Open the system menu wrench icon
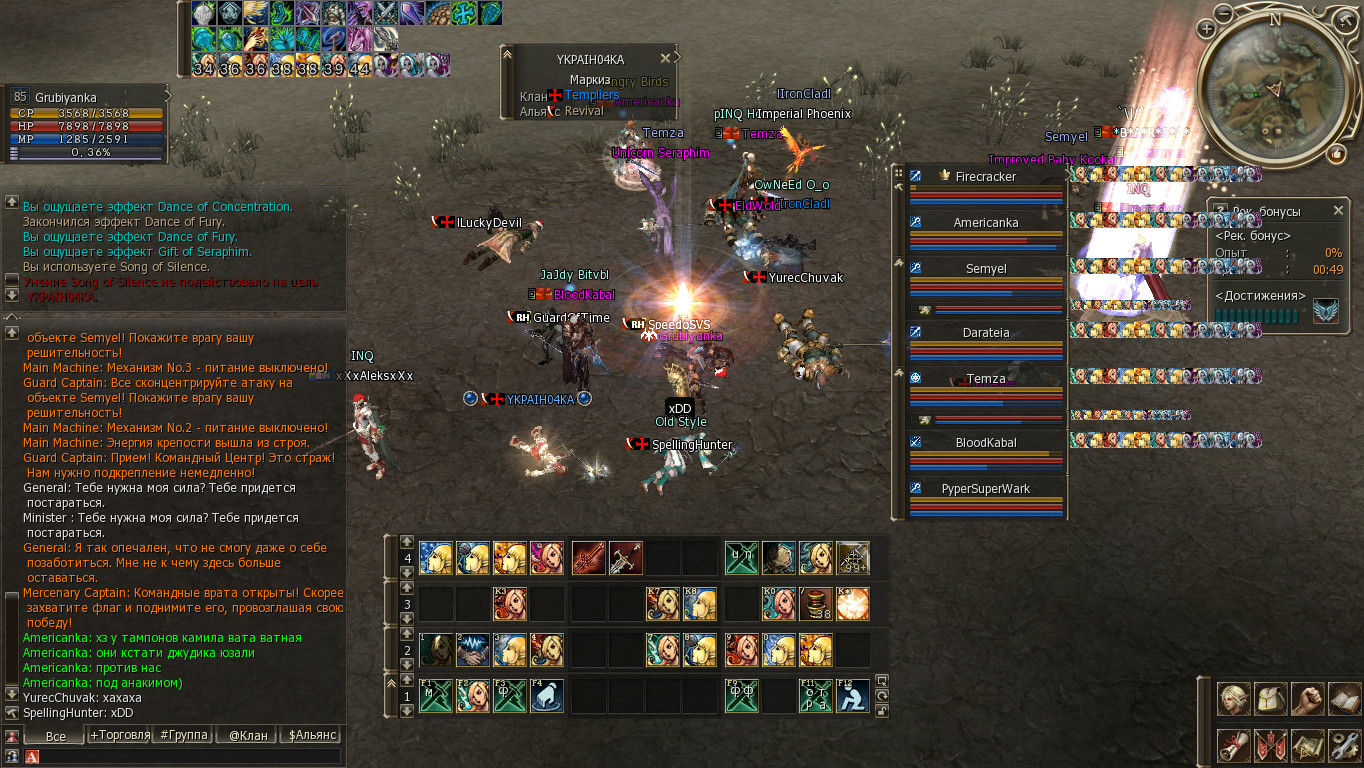The width and height of the screenshot is (1364, 768). pos(1344,745)
